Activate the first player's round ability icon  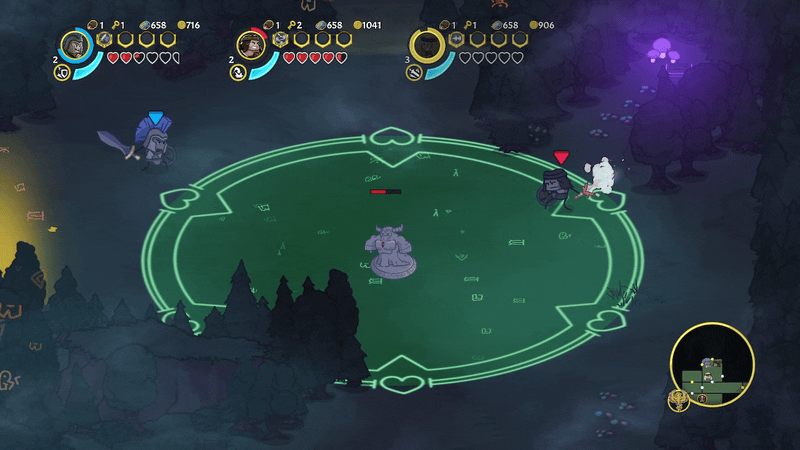pyautogui.click(x=62, y=73)
